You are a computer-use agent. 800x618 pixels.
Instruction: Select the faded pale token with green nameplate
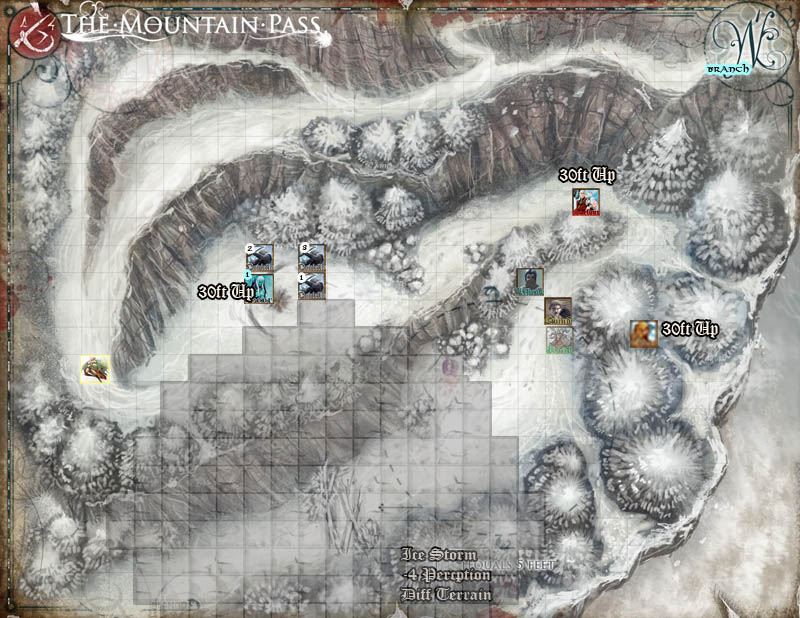[x=559, y=340]
